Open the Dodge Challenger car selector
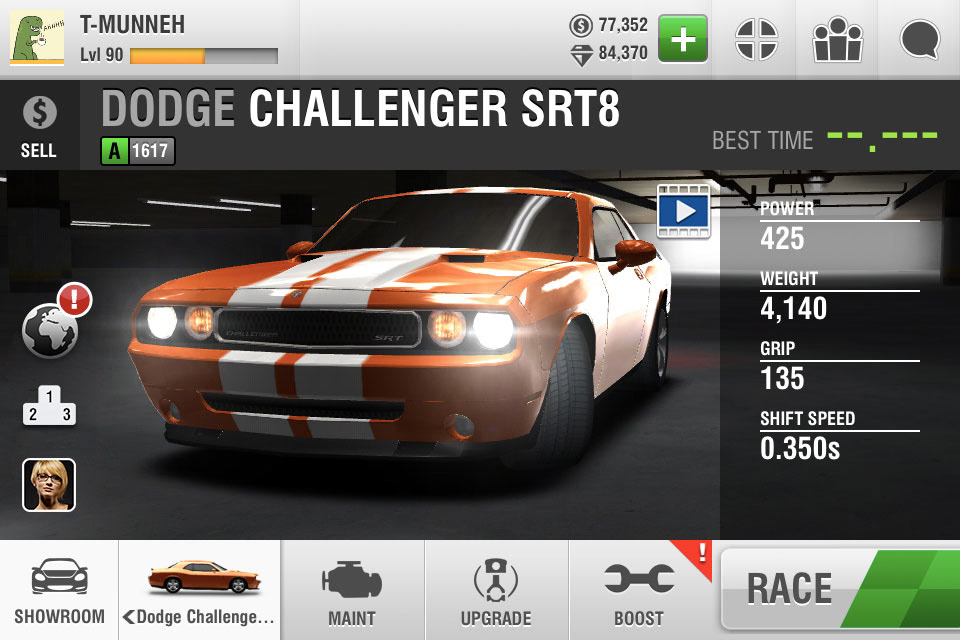The height and width of the screenshot is (640, 960). tap(200, 592)
